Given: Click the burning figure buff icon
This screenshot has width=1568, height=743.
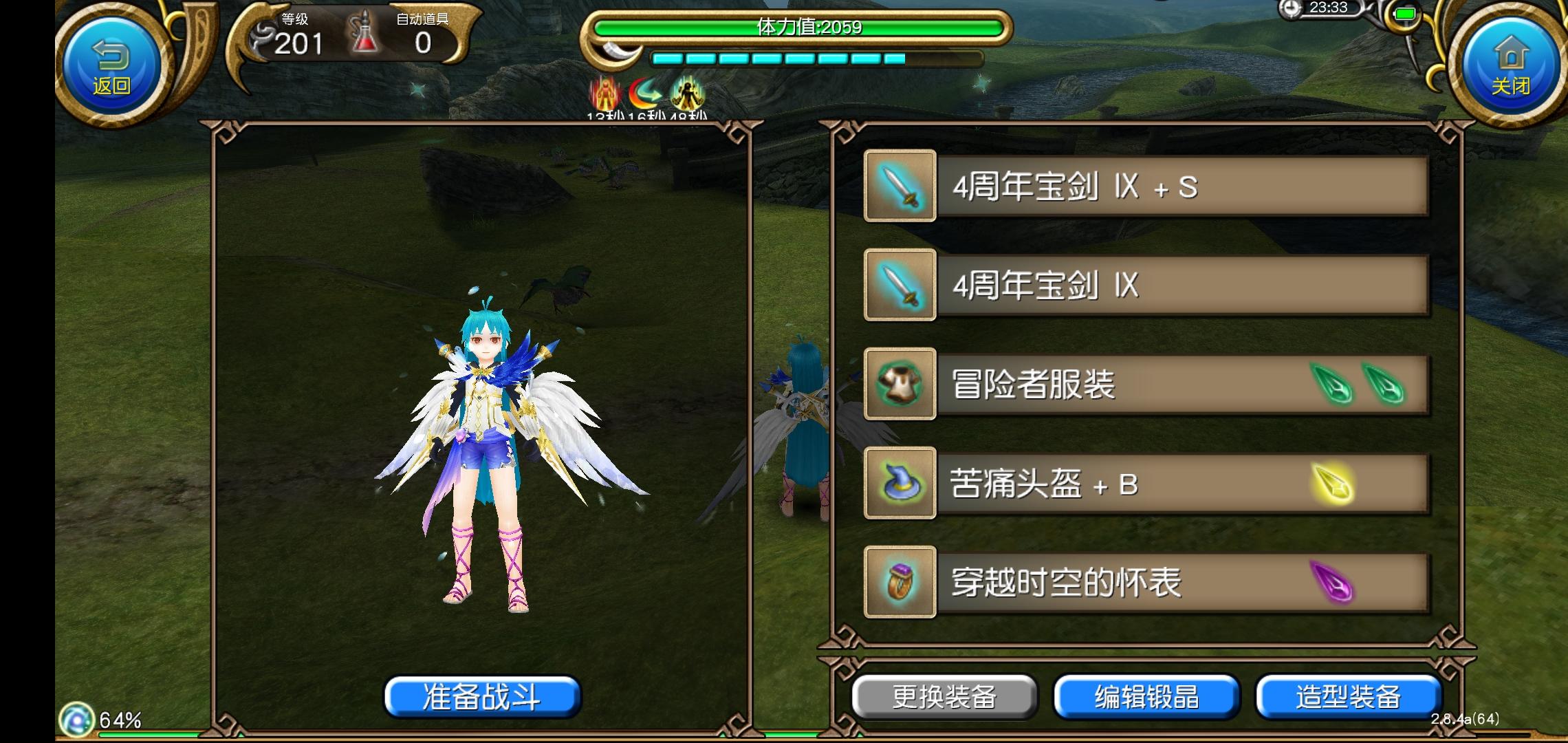Looking at the screenshot, I should [x=605, y=90].
